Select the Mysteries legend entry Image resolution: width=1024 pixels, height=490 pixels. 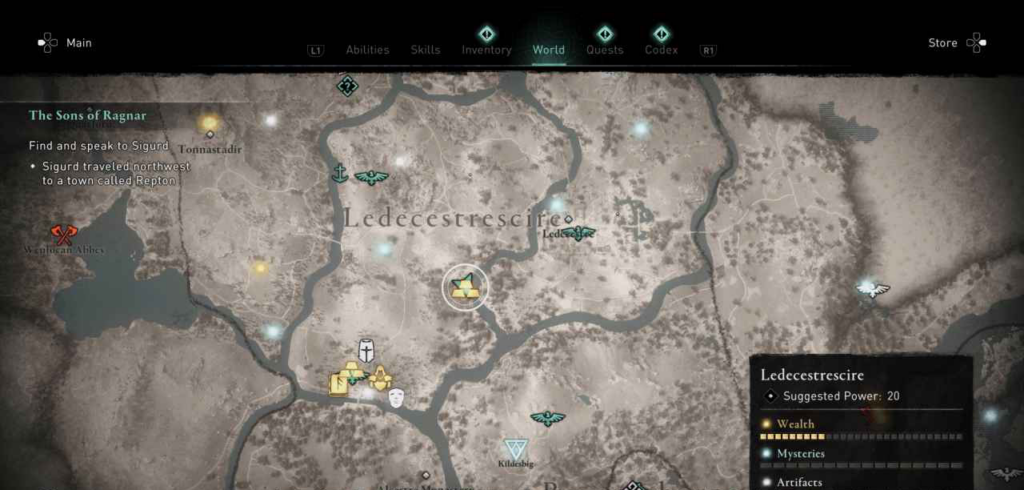click(801, 453)
